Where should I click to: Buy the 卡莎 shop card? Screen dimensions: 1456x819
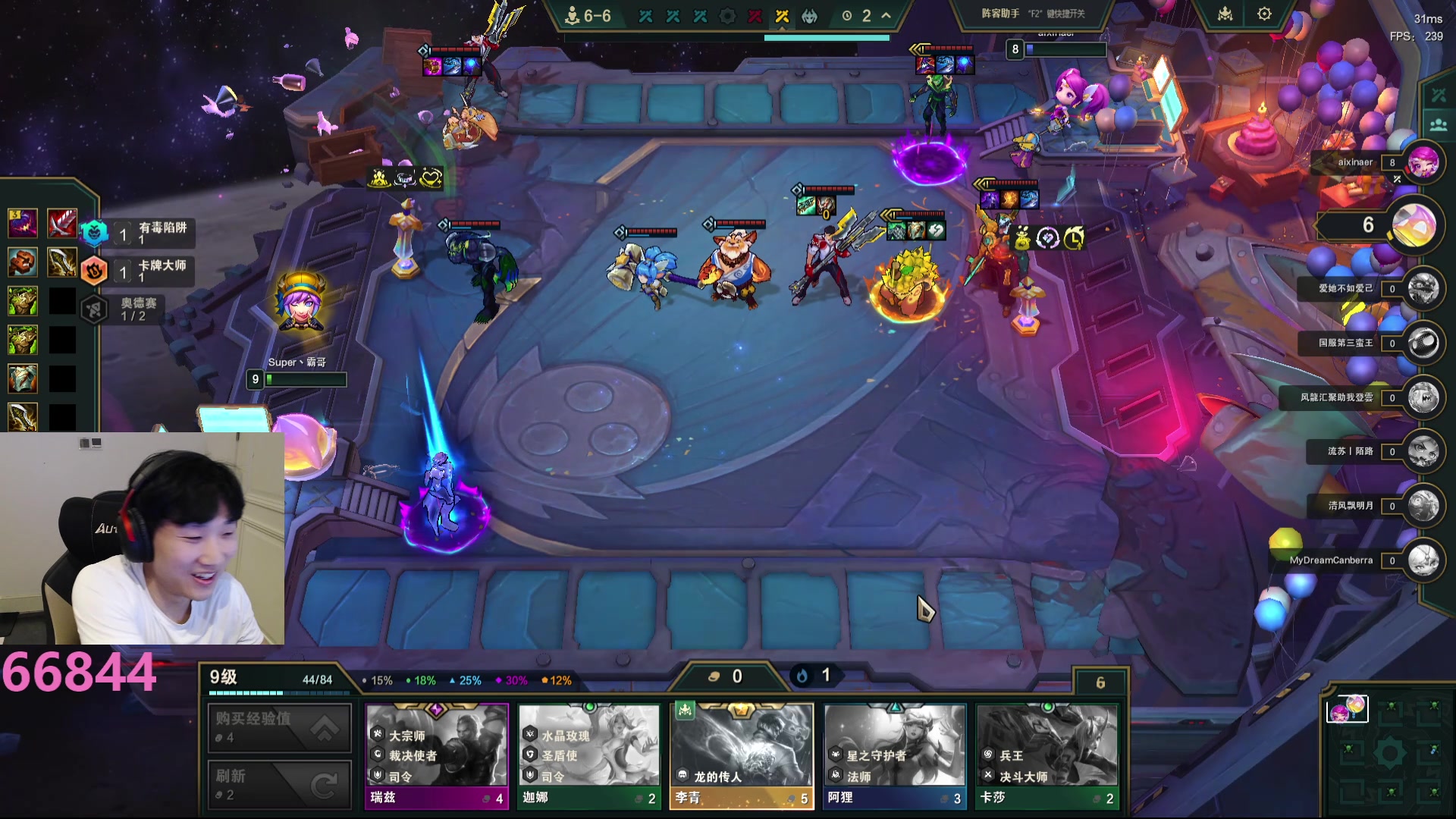pos(1047,755)
